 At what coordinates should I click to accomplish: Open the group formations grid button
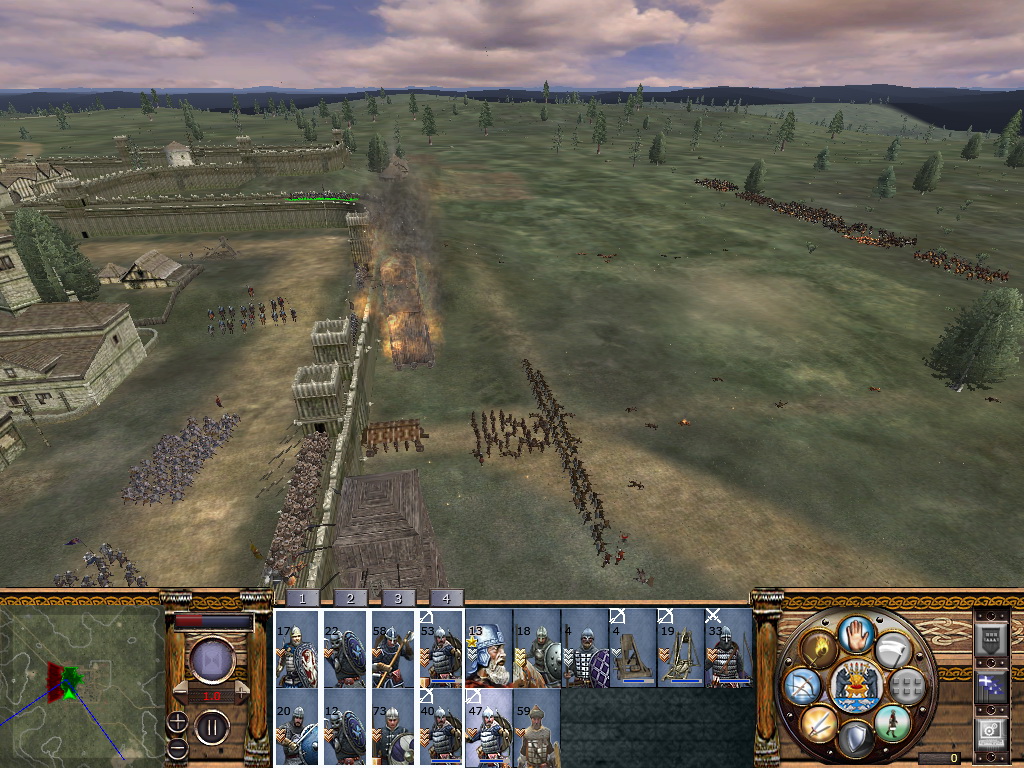907,685
